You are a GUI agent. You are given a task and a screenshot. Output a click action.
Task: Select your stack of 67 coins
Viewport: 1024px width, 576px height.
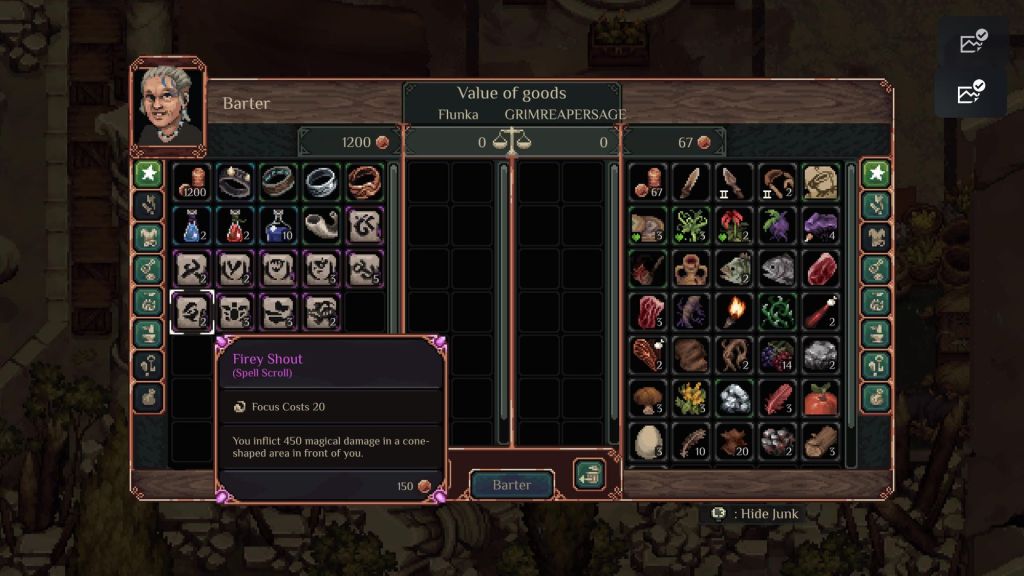point(647,182)
